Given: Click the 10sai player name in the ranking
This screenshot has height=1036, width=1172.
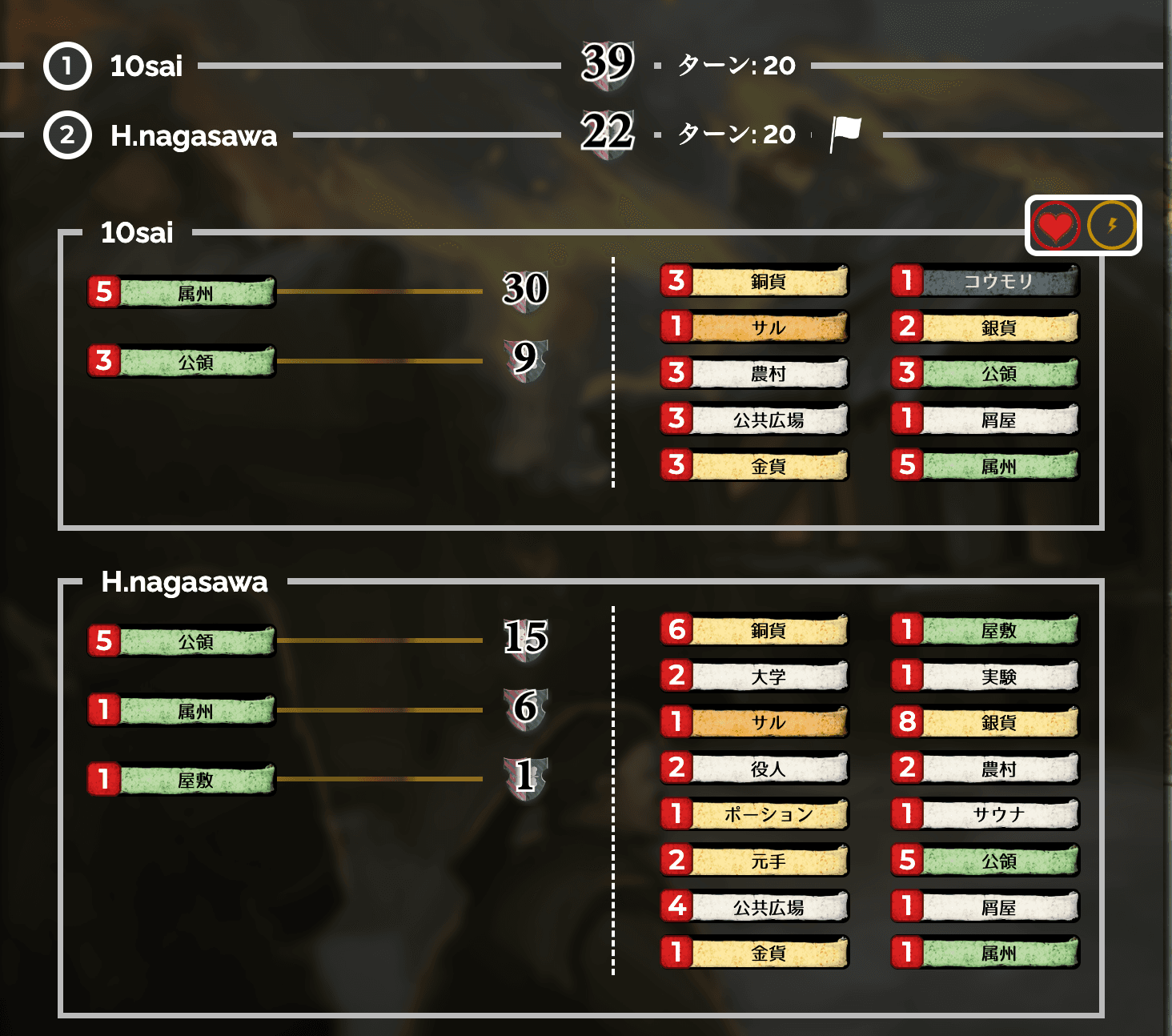Looking at the screenshot, I should pyautogui.click(x=146, y=66).
